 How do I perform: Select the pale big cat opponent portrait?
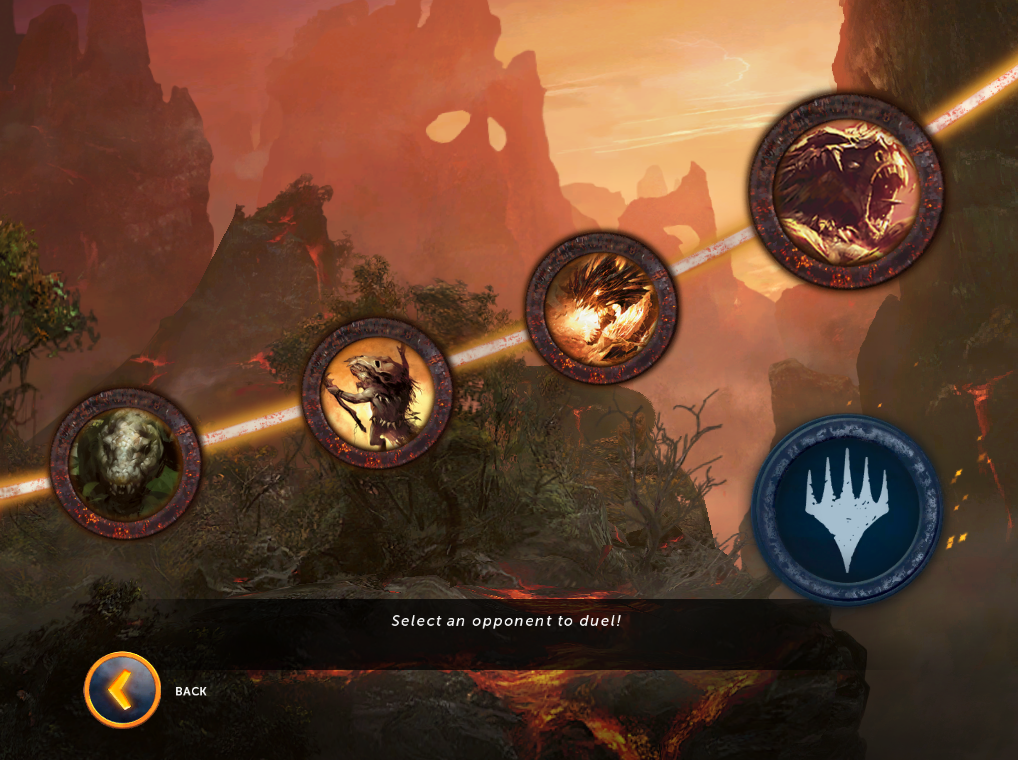[126, 463]
